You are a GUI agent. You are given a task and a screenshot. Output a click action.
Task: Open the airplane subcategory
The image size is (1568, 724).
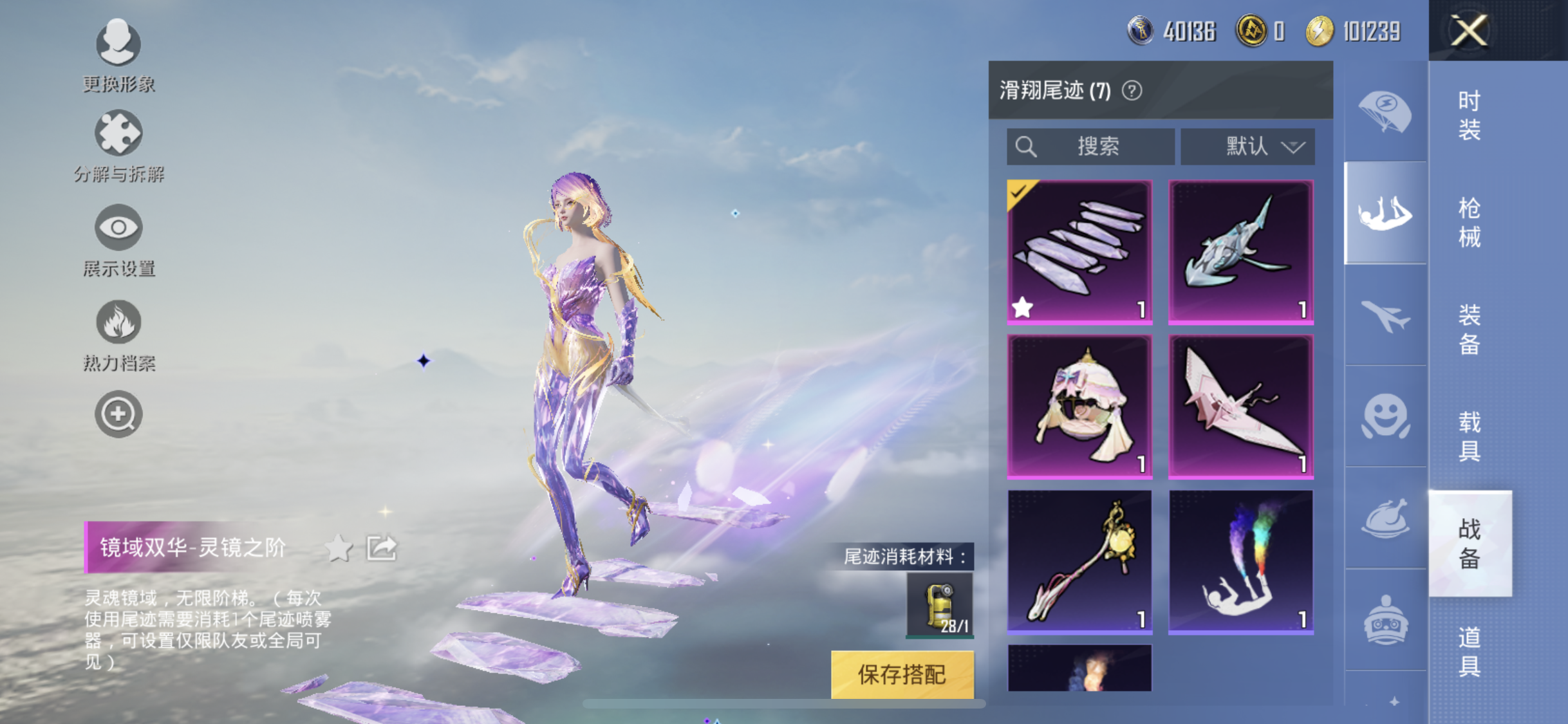click(1385, 315)
